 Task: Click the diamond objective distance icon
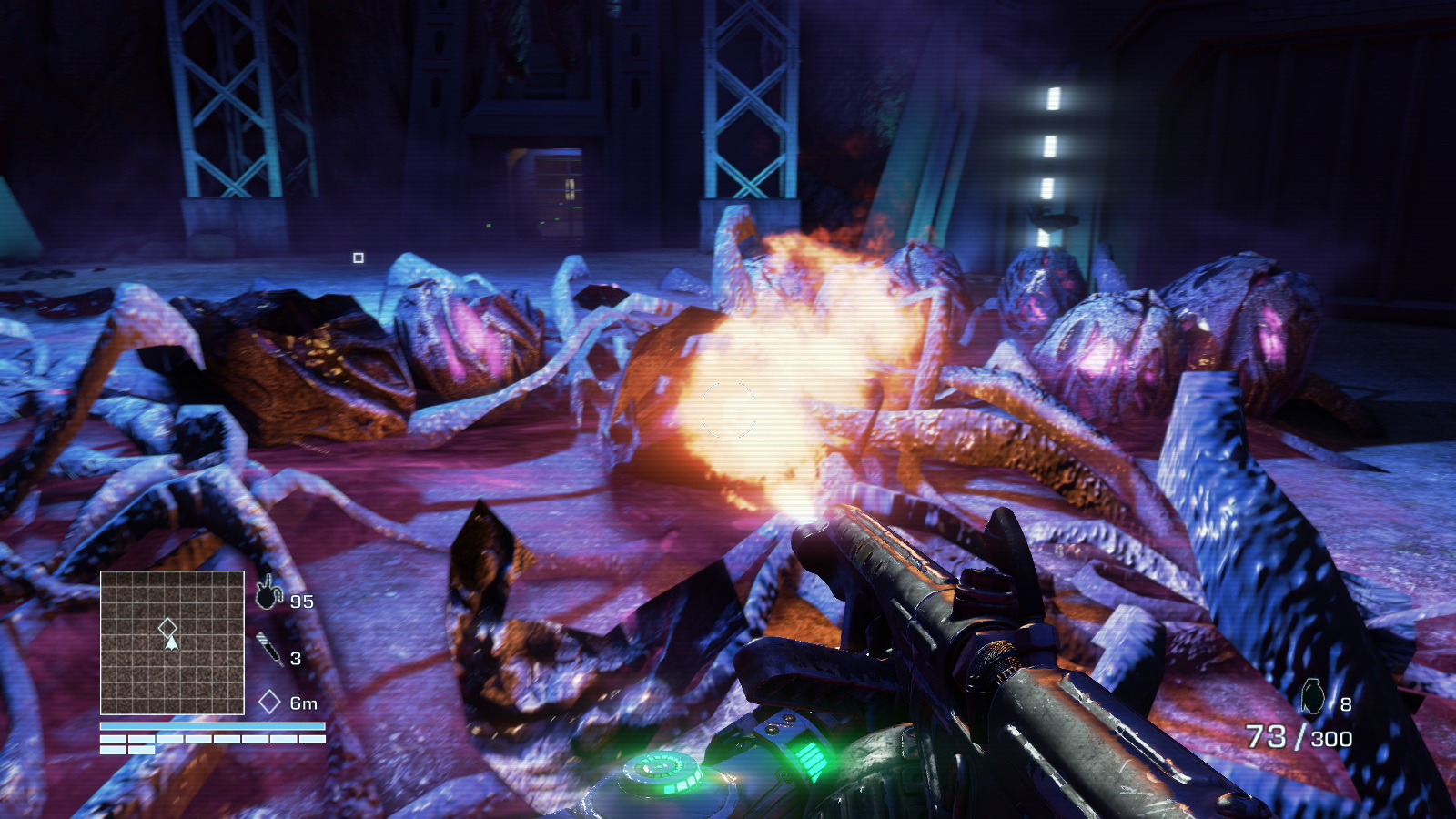click(x=269, y=702)
